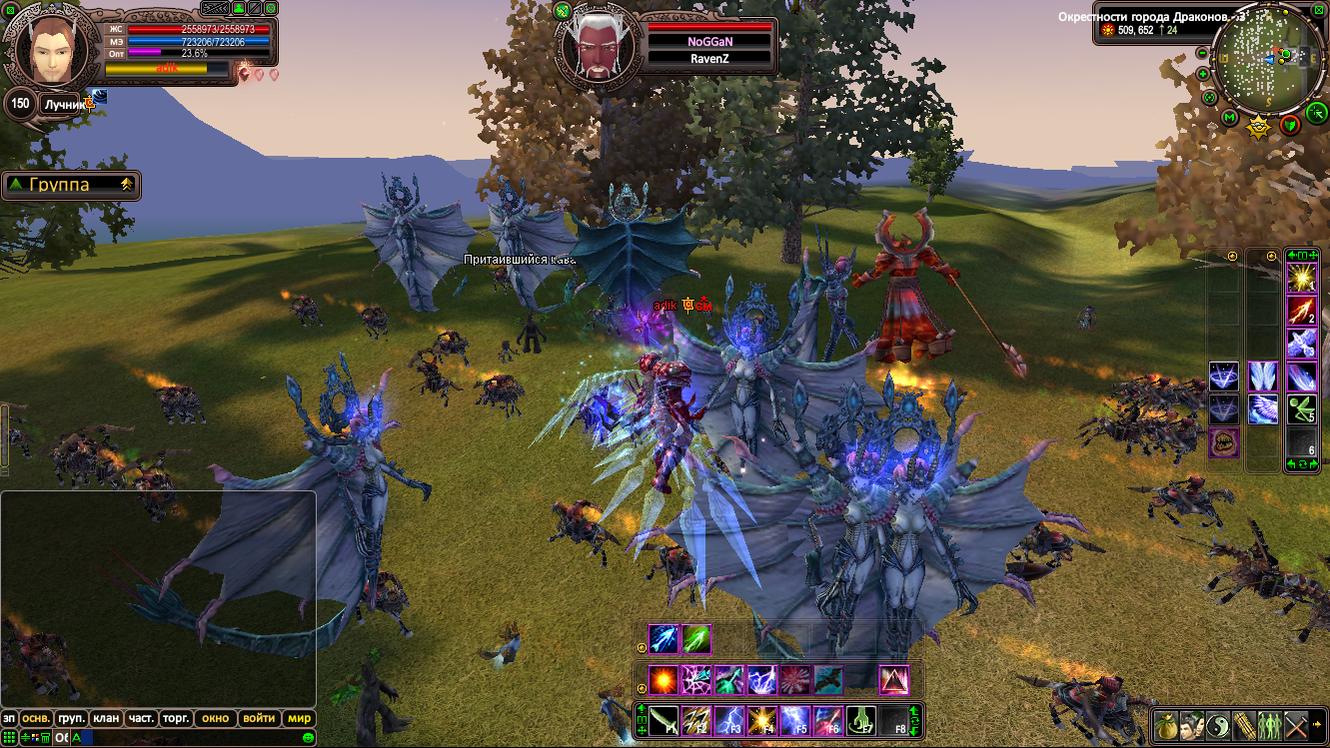Open the crossed swords menu icon
Viewport: 1330px width, 748px height.
click(1296, 725)
